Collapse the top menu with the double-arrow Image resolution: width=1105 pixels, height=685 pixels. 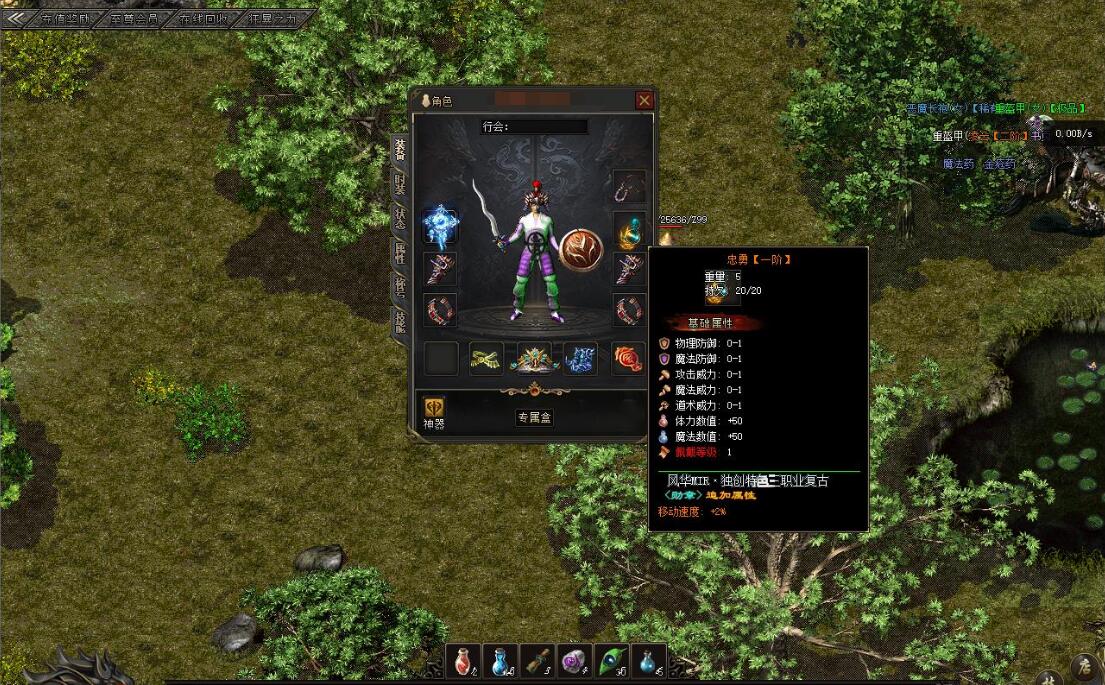15,19
